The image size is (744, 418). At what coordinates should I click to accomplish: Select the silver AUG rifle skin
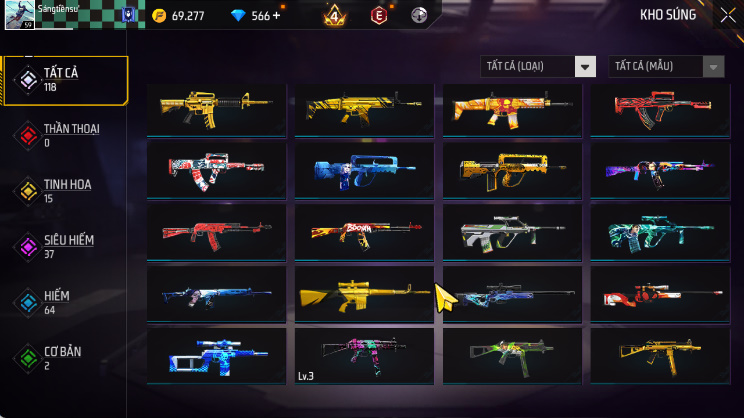point(511,232)
